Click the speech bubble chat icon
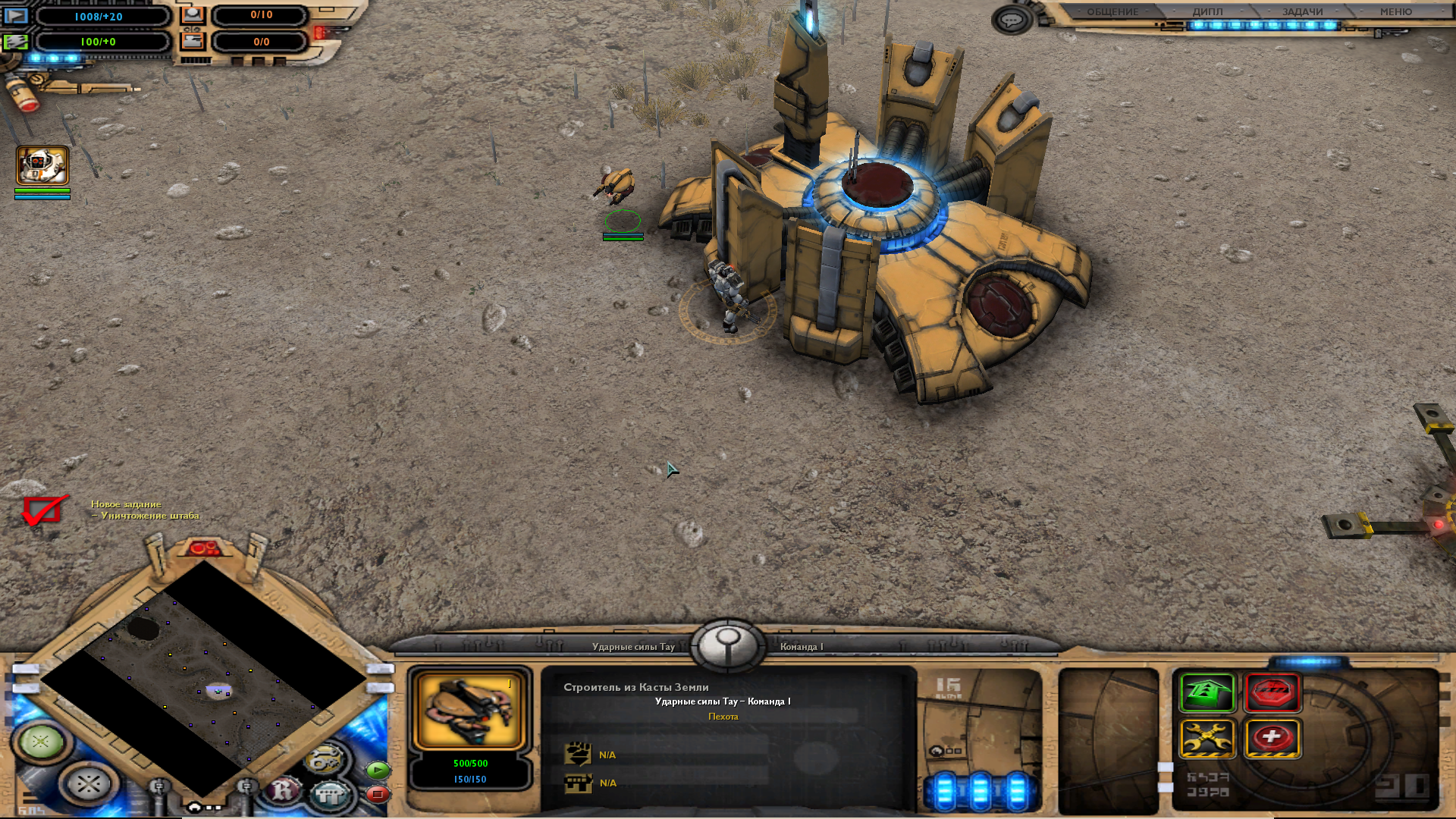 (x=1012, y=20)
